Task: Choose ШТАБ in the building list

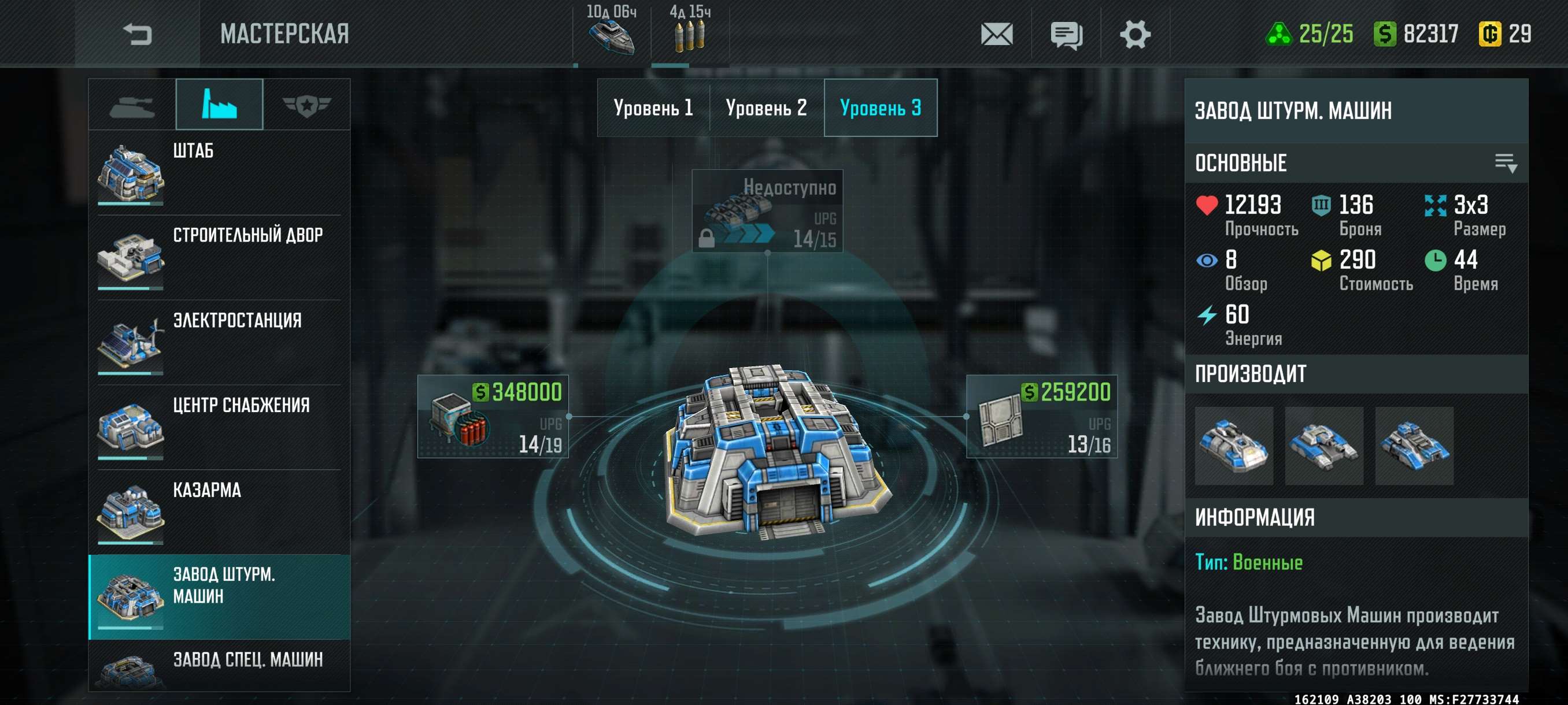Action: click(x=219, y=172)
